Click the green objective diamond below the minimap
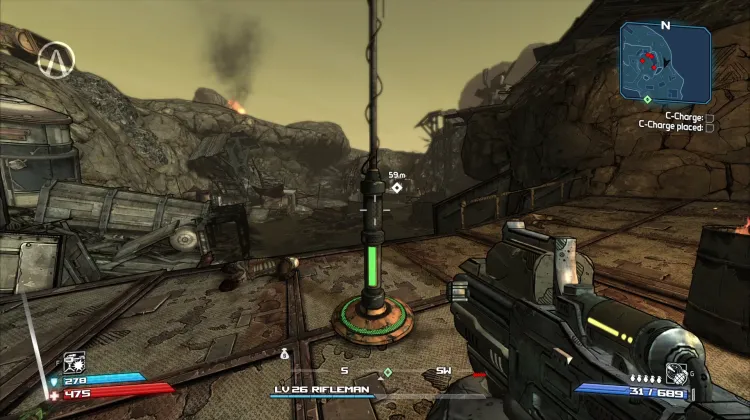This screenshot has width=750, height=420. [647, 99]
